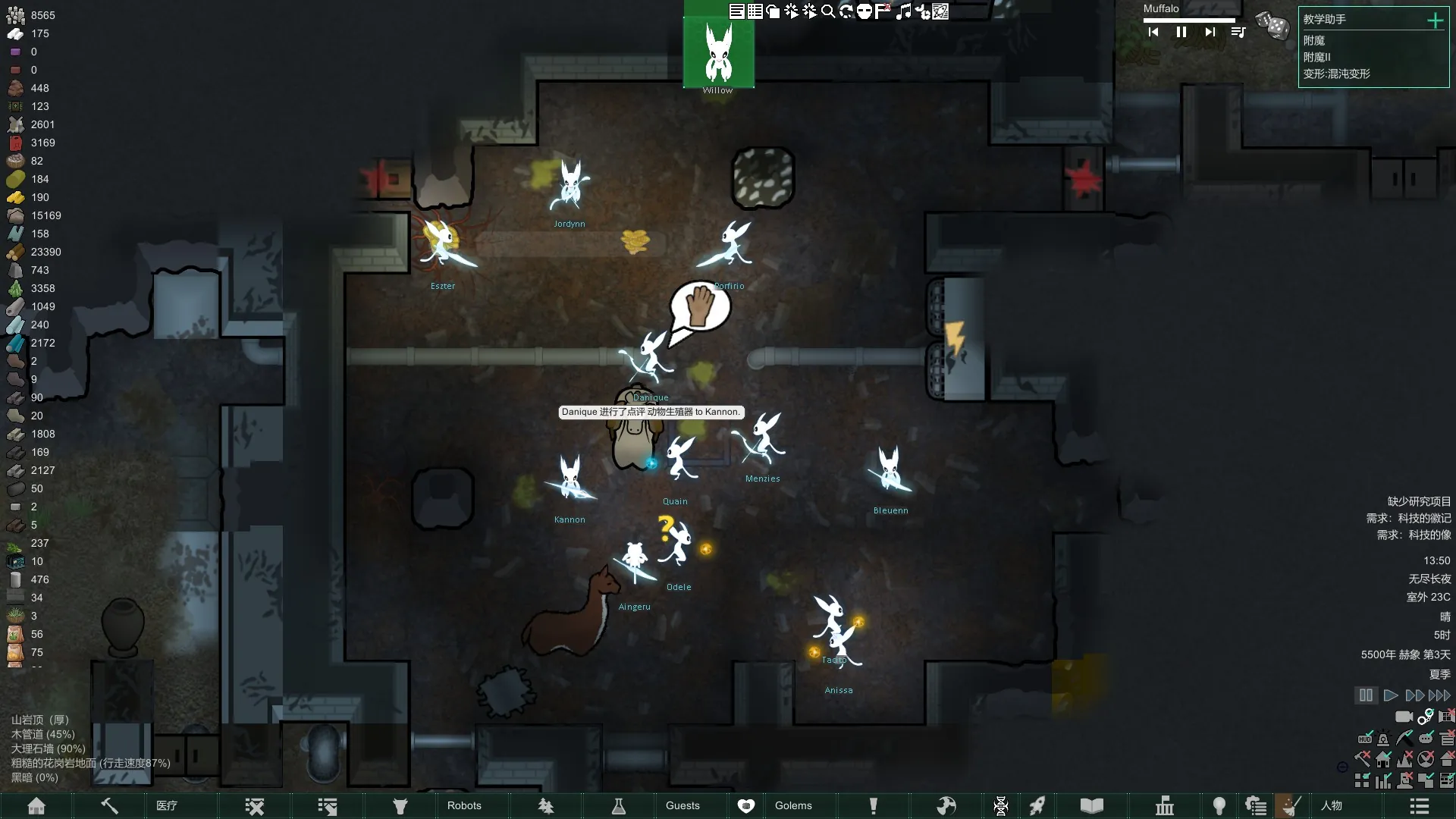Viewport: 1456px width, 819px height.
Task: Skip to next music track
Action: 1210,32
